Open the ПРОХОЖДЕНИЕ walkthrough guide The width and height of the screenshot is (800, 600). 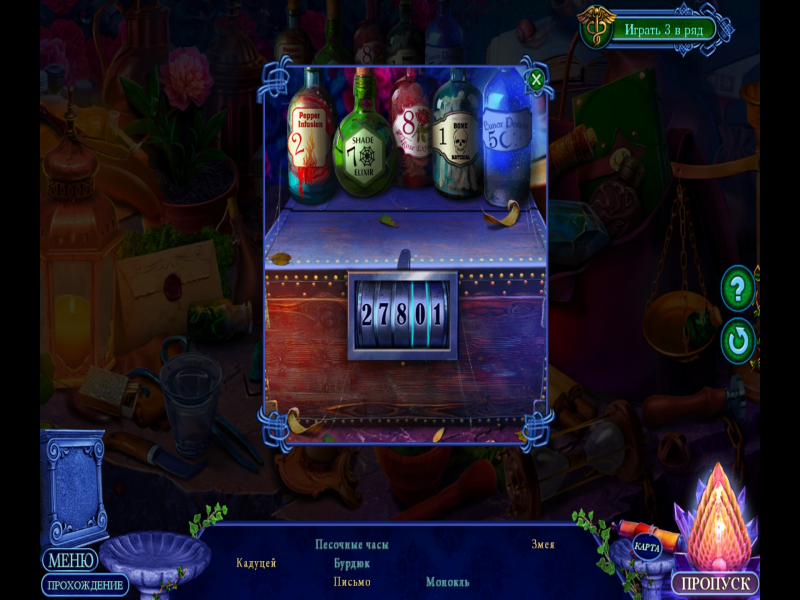(x=85, y=585)
